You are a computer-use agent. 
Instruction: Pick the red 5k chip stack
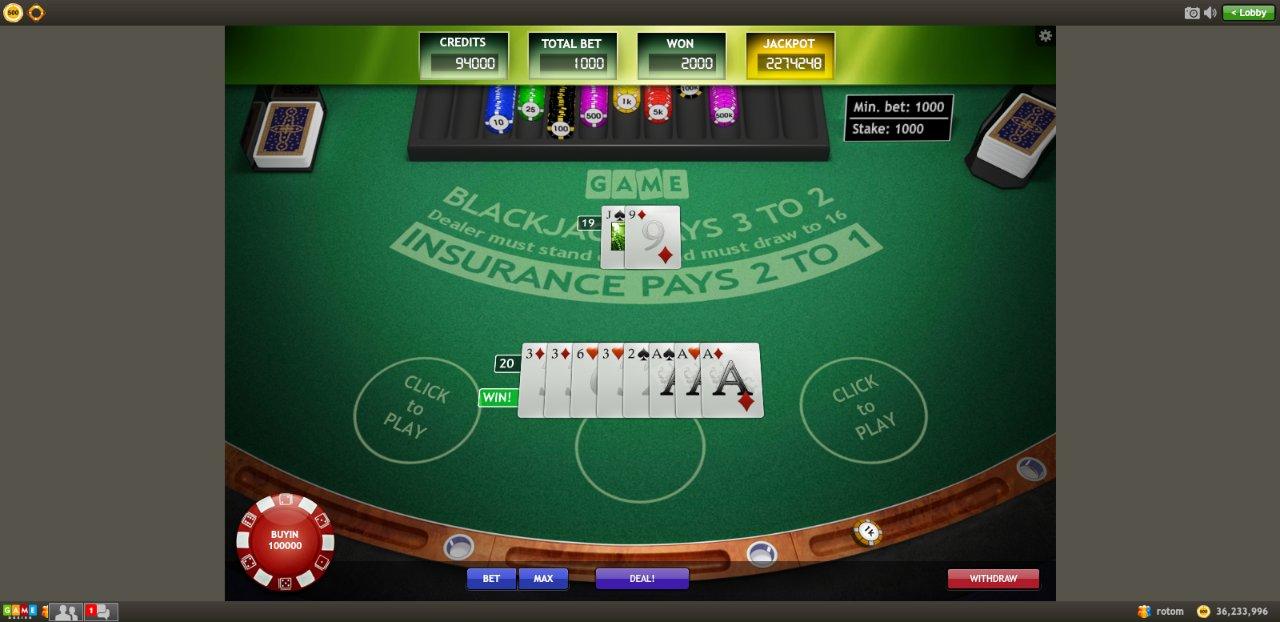click(658, 106)
